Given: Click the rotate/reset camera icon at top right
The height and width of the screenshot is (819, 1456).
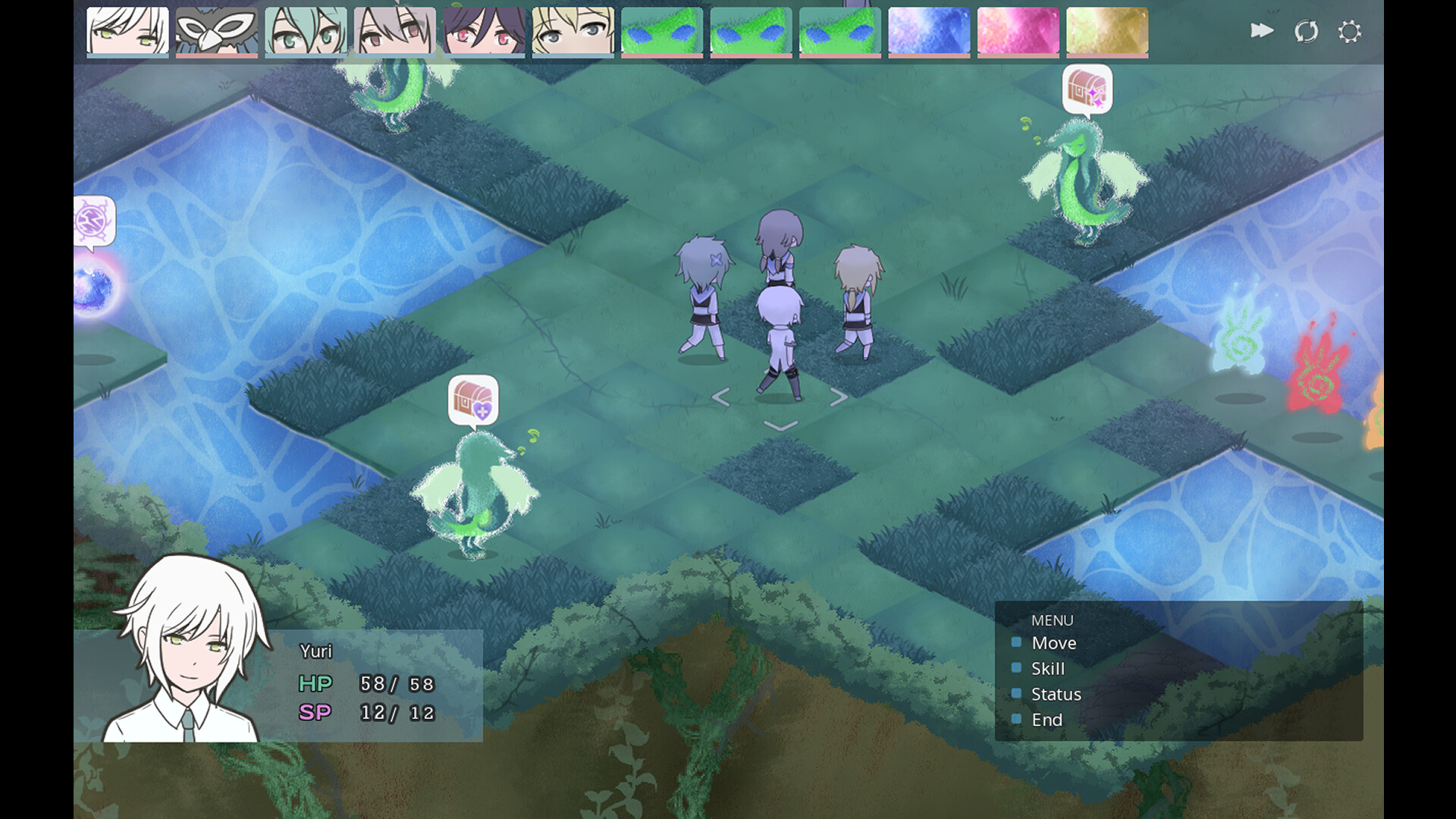Looking at the screenshot, I should [x=1306, y=31].
